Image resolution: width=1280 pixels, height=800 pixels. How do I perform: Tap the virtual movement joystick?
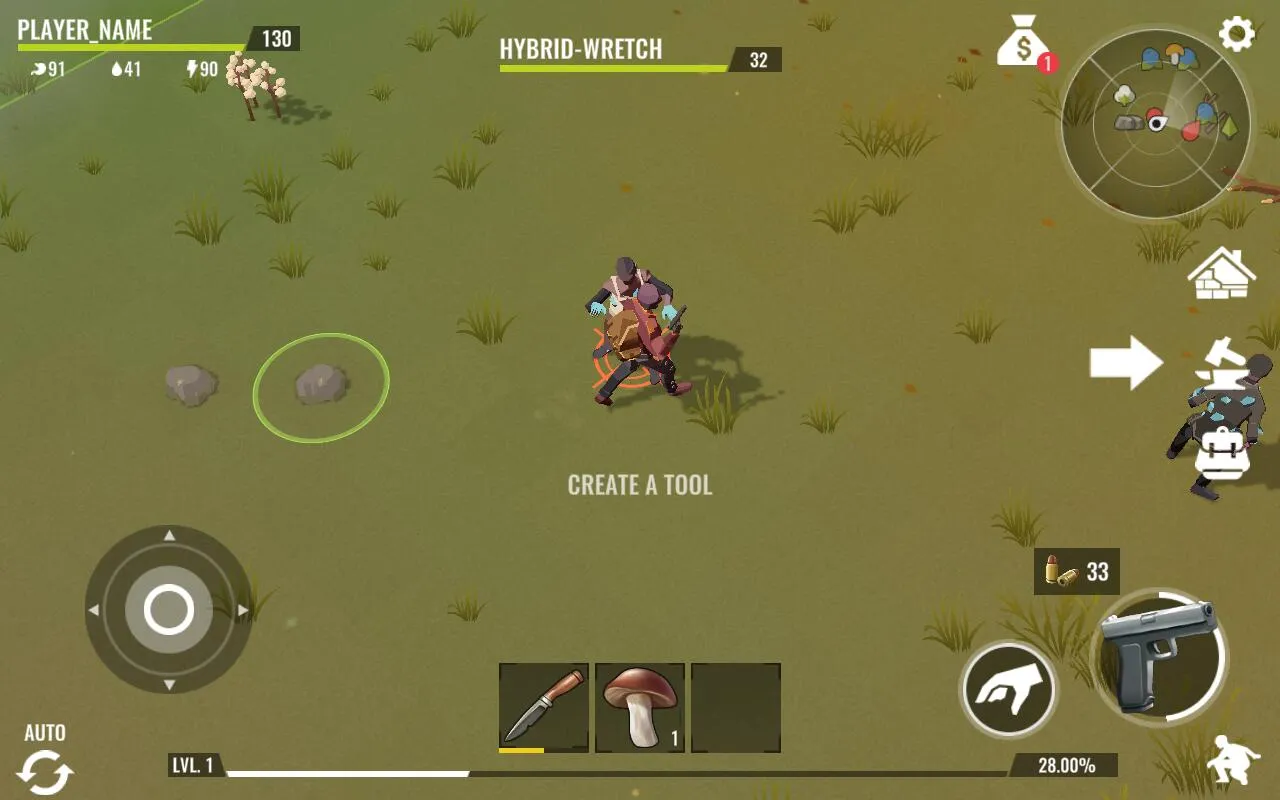pyautogui.click(x=169, y=609)
